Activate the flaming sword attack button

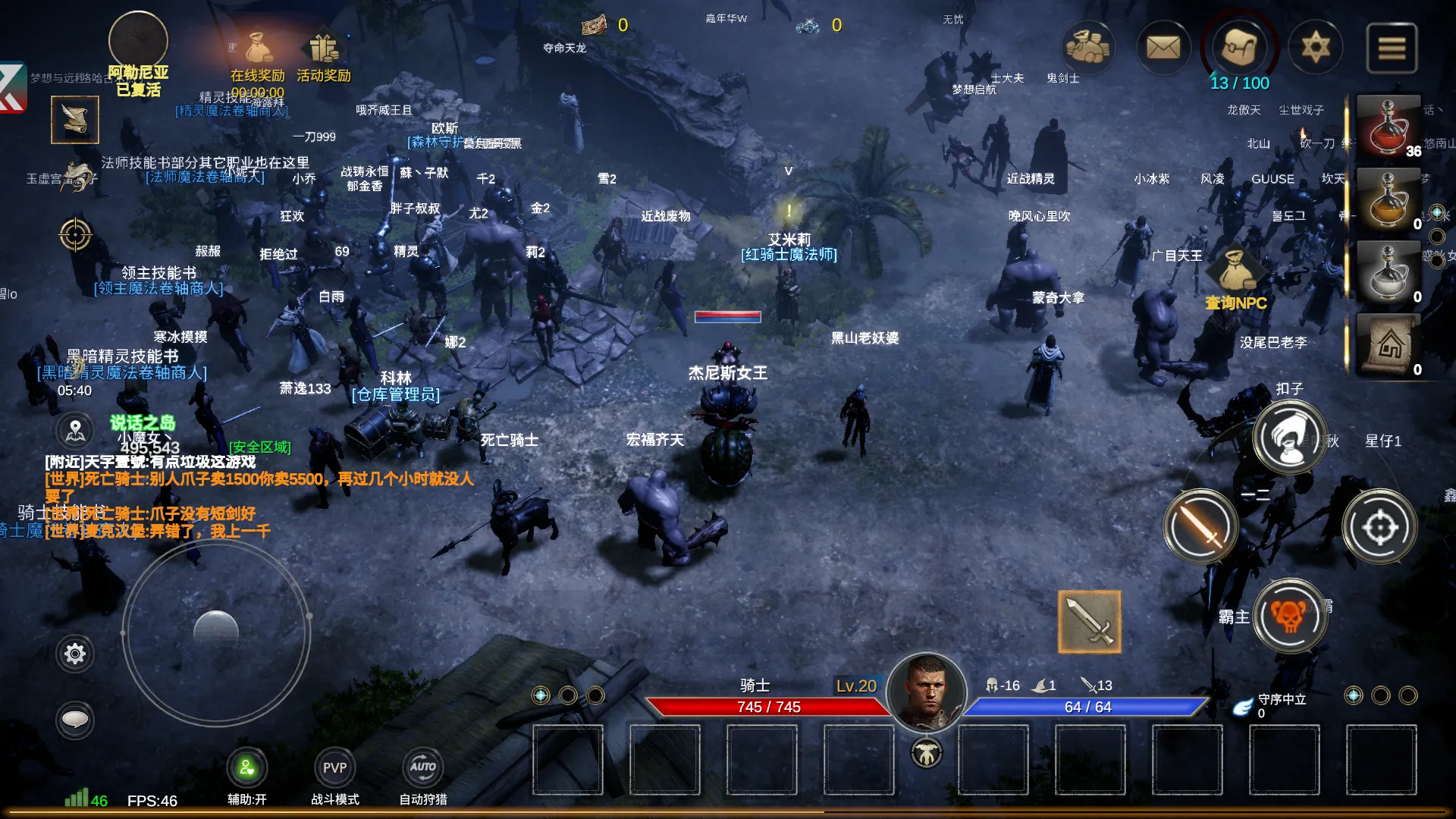1200,526
